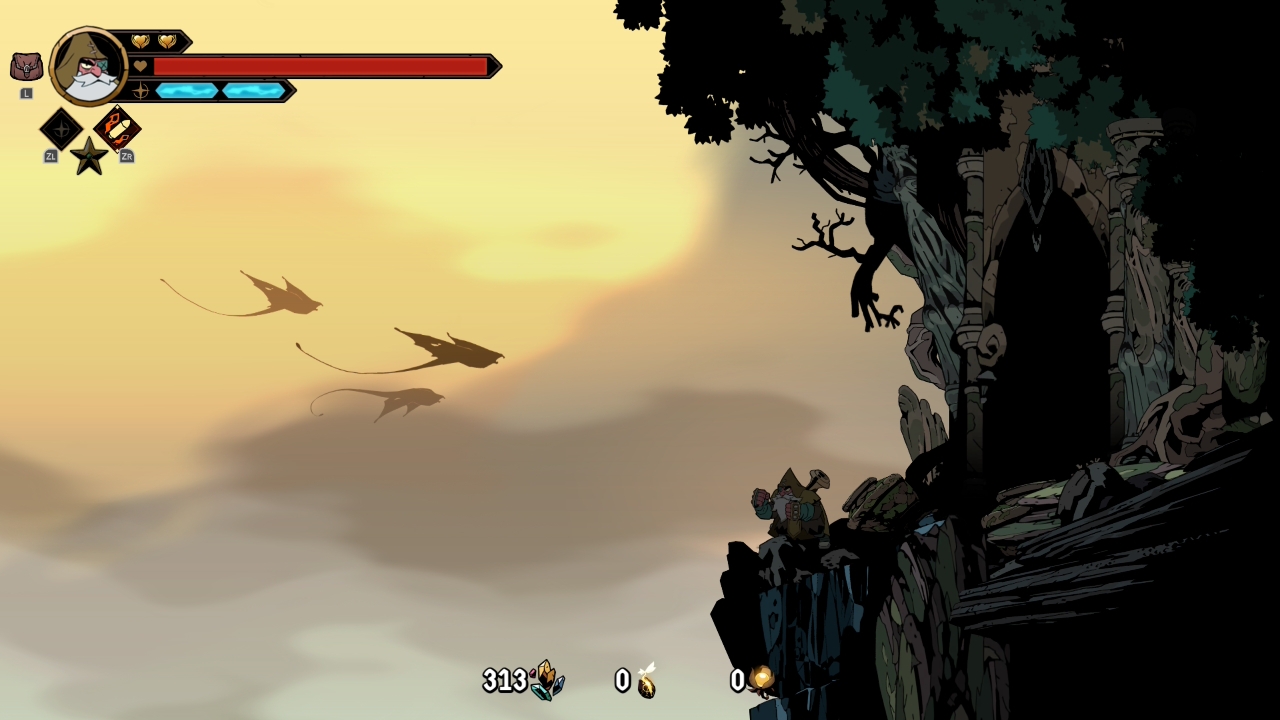Image resolution: width=1280 pixels, height=720 pixels.
Task: Open the brown satchel bag icon
Action: coord(26,67)
